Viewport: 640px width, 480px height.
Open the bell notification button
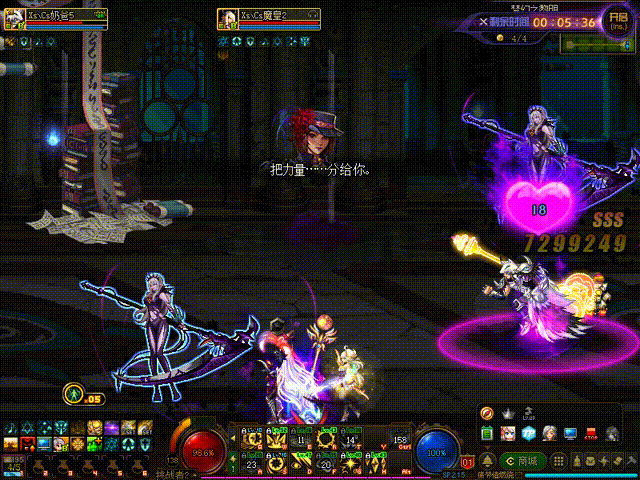point(487,460)
